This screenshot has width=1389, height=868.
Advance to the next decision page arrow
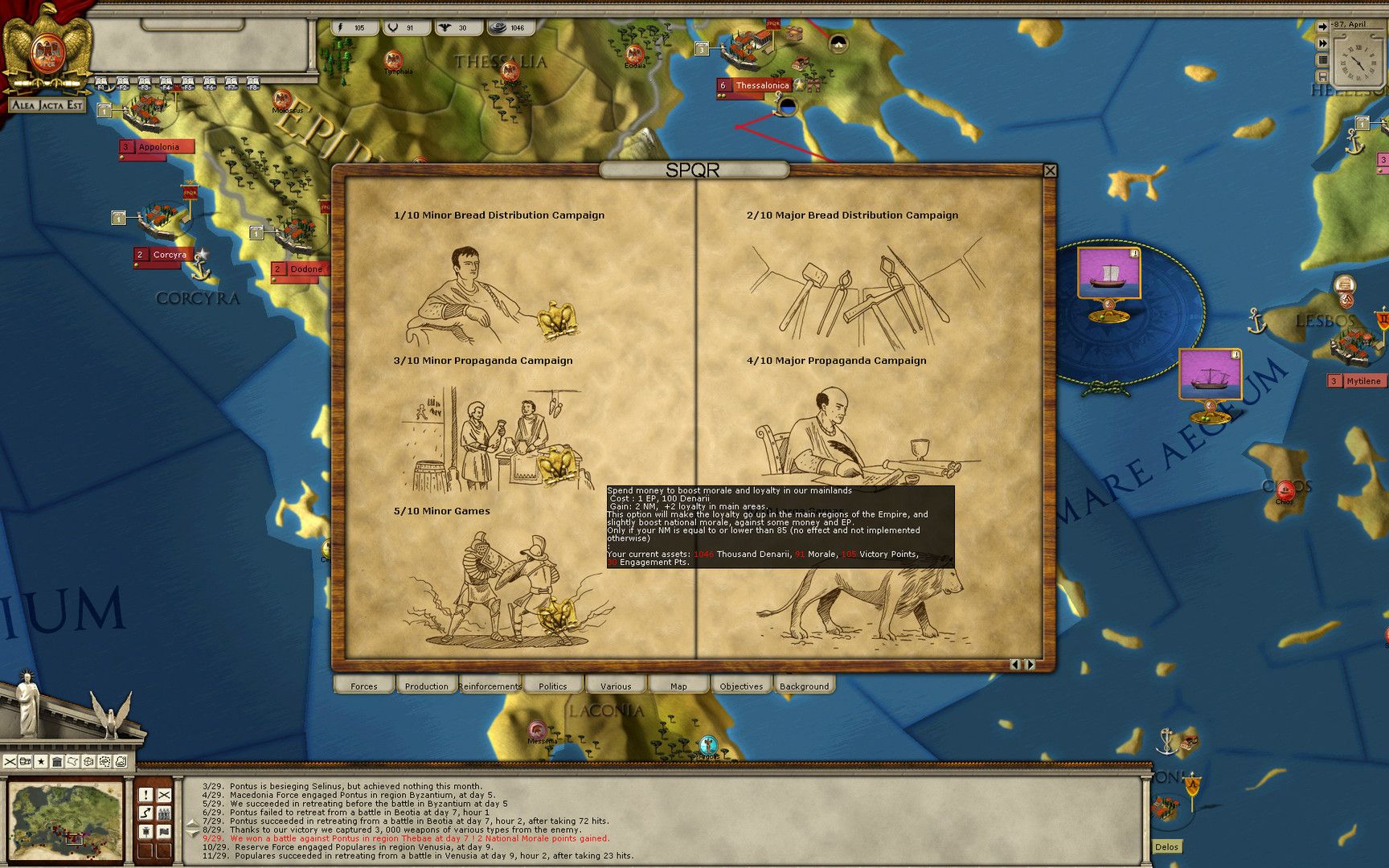[x=1031, y=664]
